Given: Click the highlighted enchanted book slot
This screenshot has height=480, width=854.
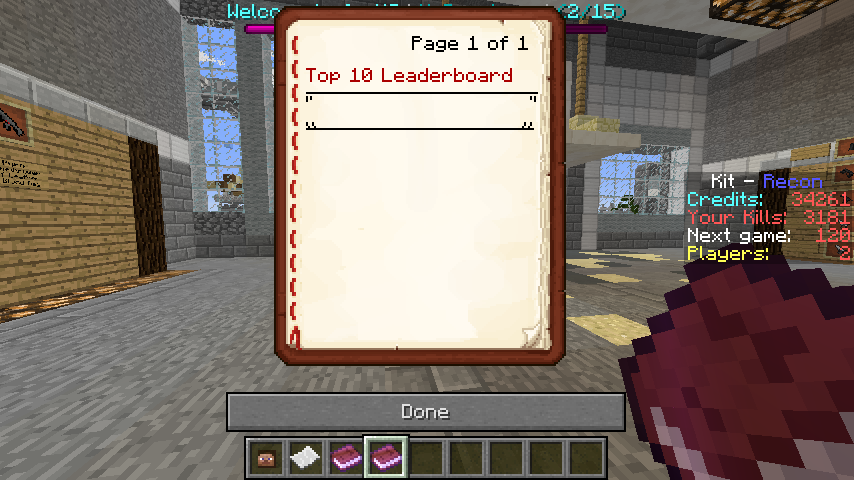Looking at the screenshot, I should click(x=385, y=458).
